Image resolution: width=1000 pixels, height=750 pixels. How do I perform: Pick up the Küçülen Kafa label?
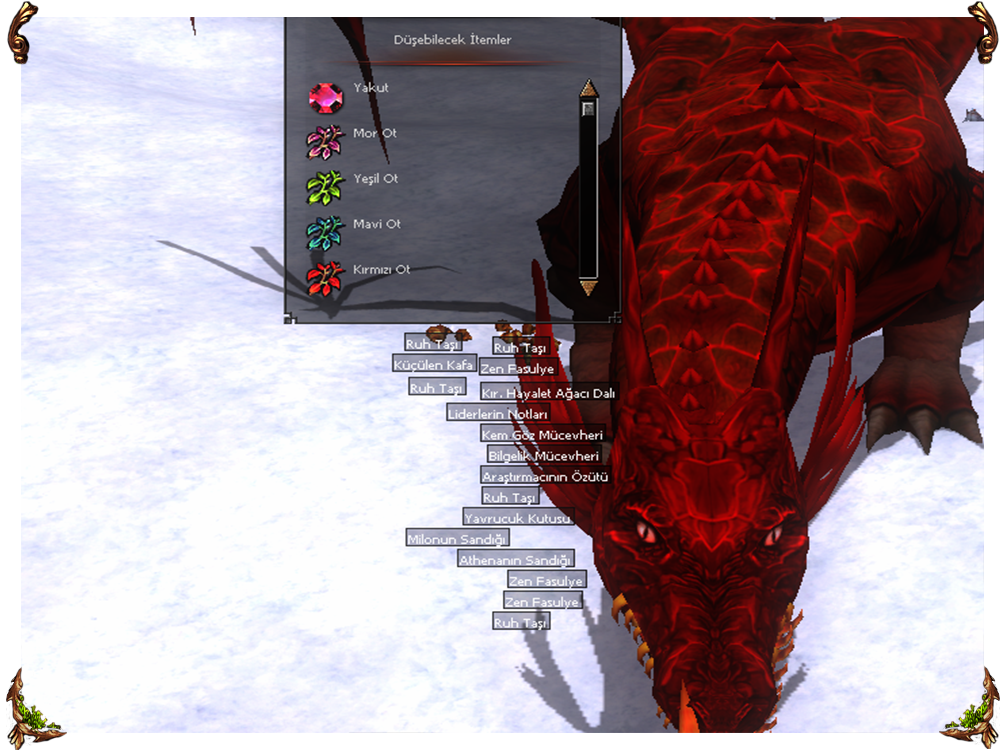coord(433,365)
